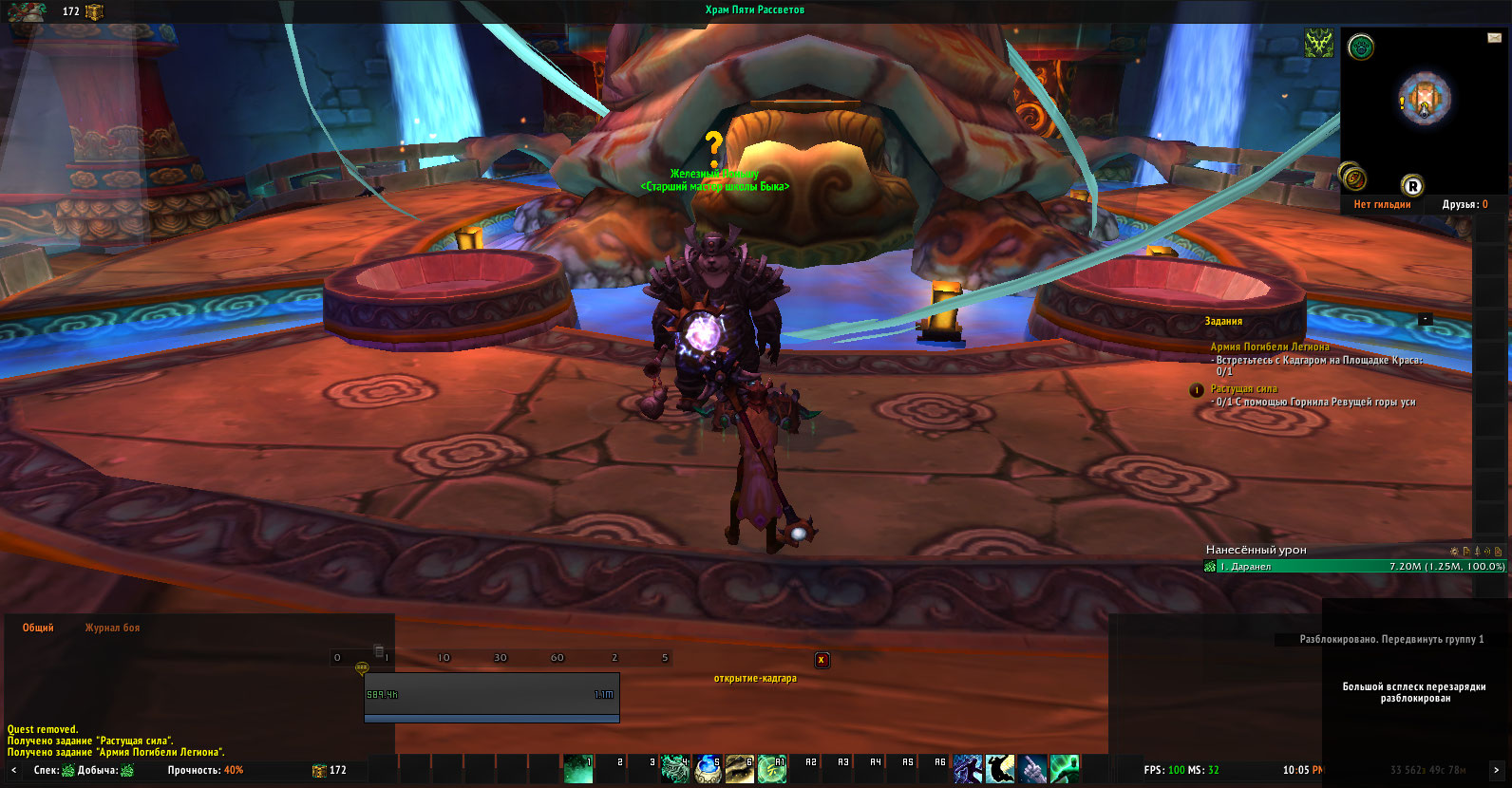Activate the green mist ability in slot 1

(x=577, y=769)
